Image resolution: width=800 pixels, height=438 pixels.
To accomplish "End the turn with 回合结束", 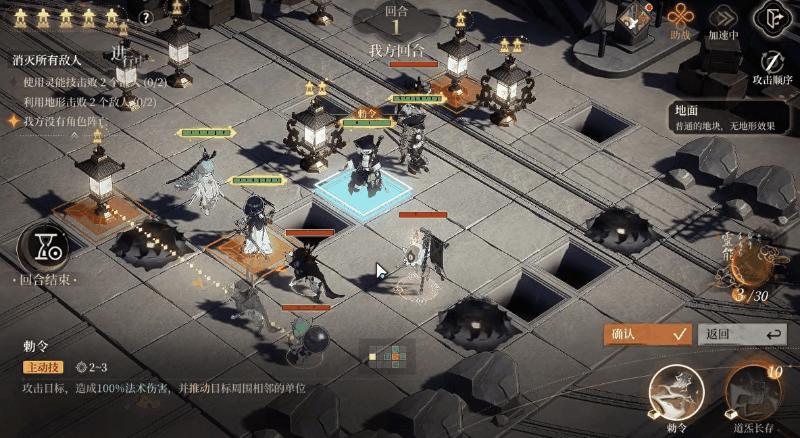I will pos(43,248).
